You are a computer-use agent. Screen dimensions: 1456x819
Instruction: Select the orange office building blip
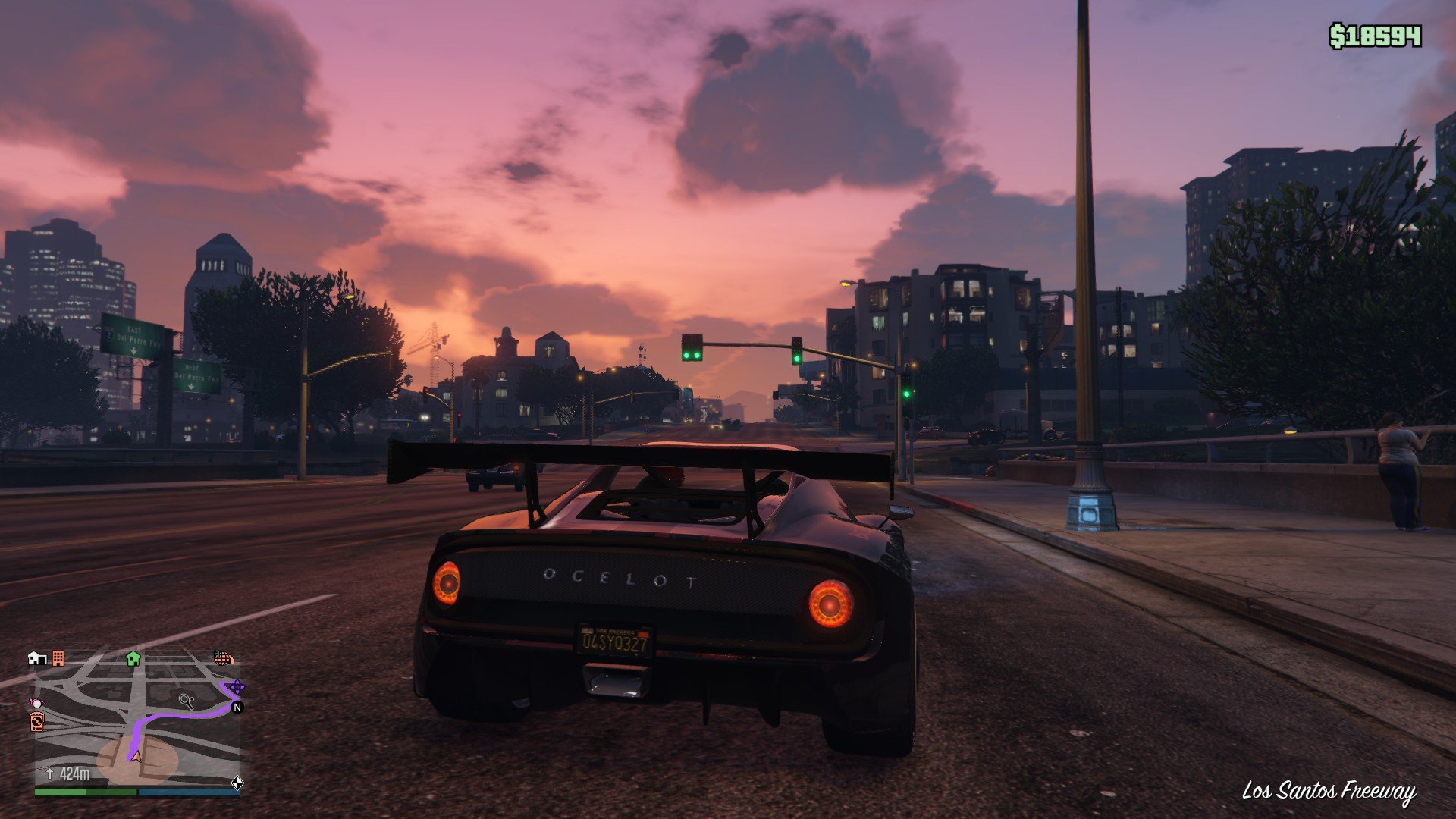point(58,657)
